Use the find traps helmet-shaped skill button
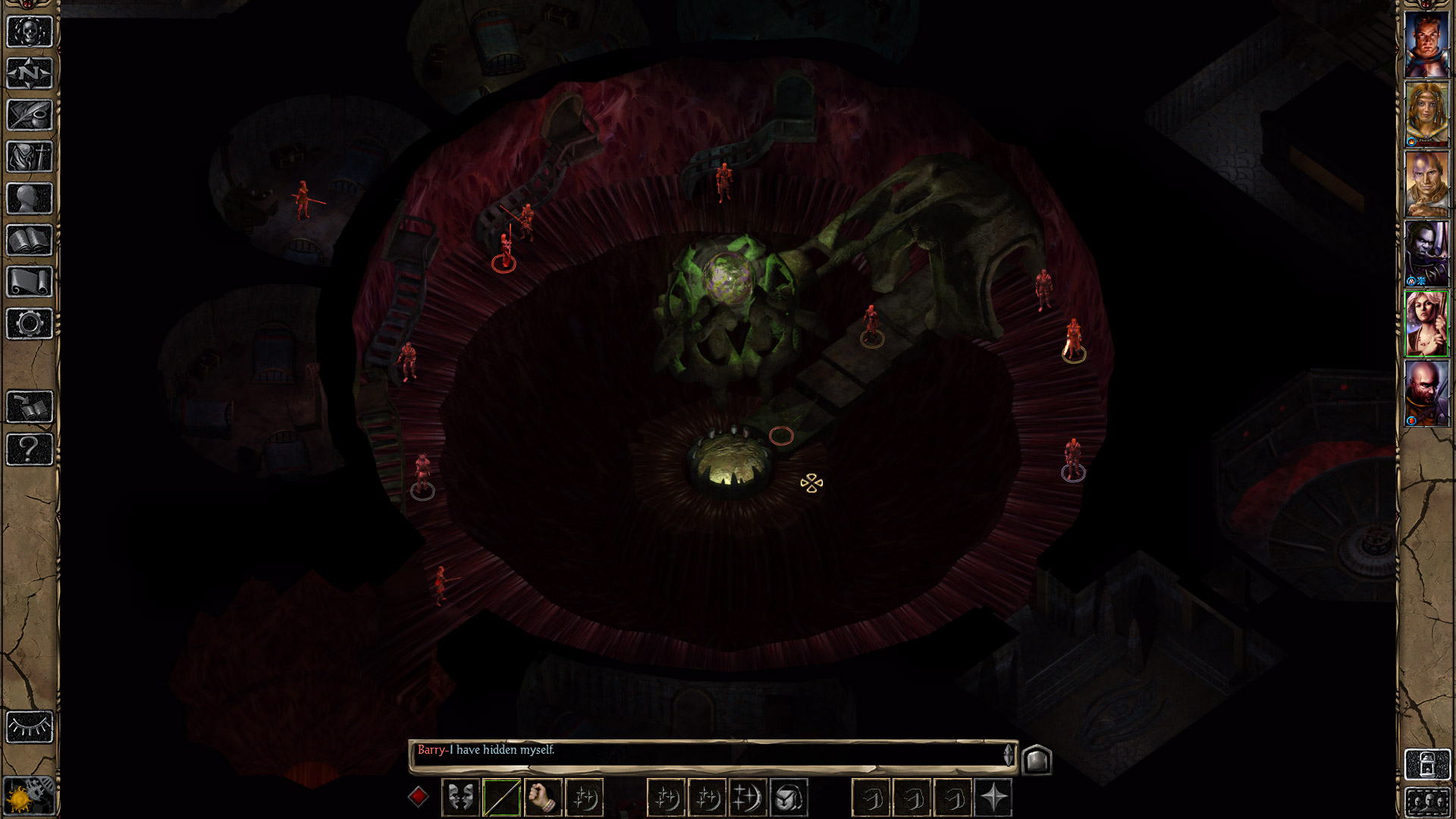Viewport: 1456px width, 819px height. click(789, 797)
